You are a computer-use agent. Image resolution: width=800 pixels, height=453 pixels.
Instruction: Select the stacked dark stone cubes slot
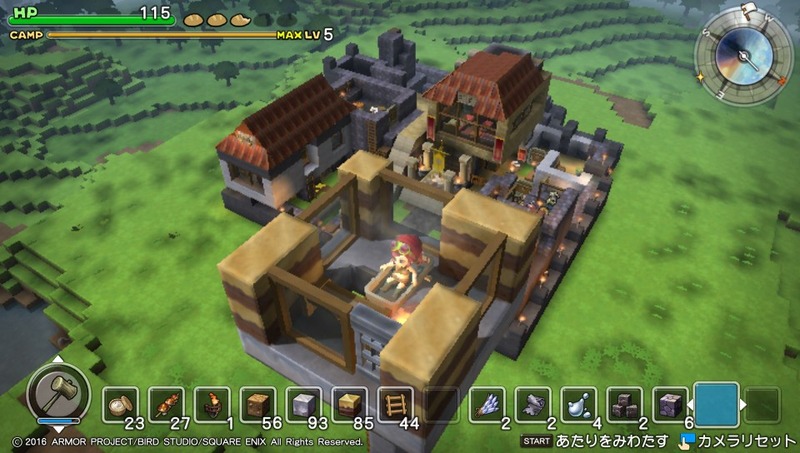coord(625,405)
